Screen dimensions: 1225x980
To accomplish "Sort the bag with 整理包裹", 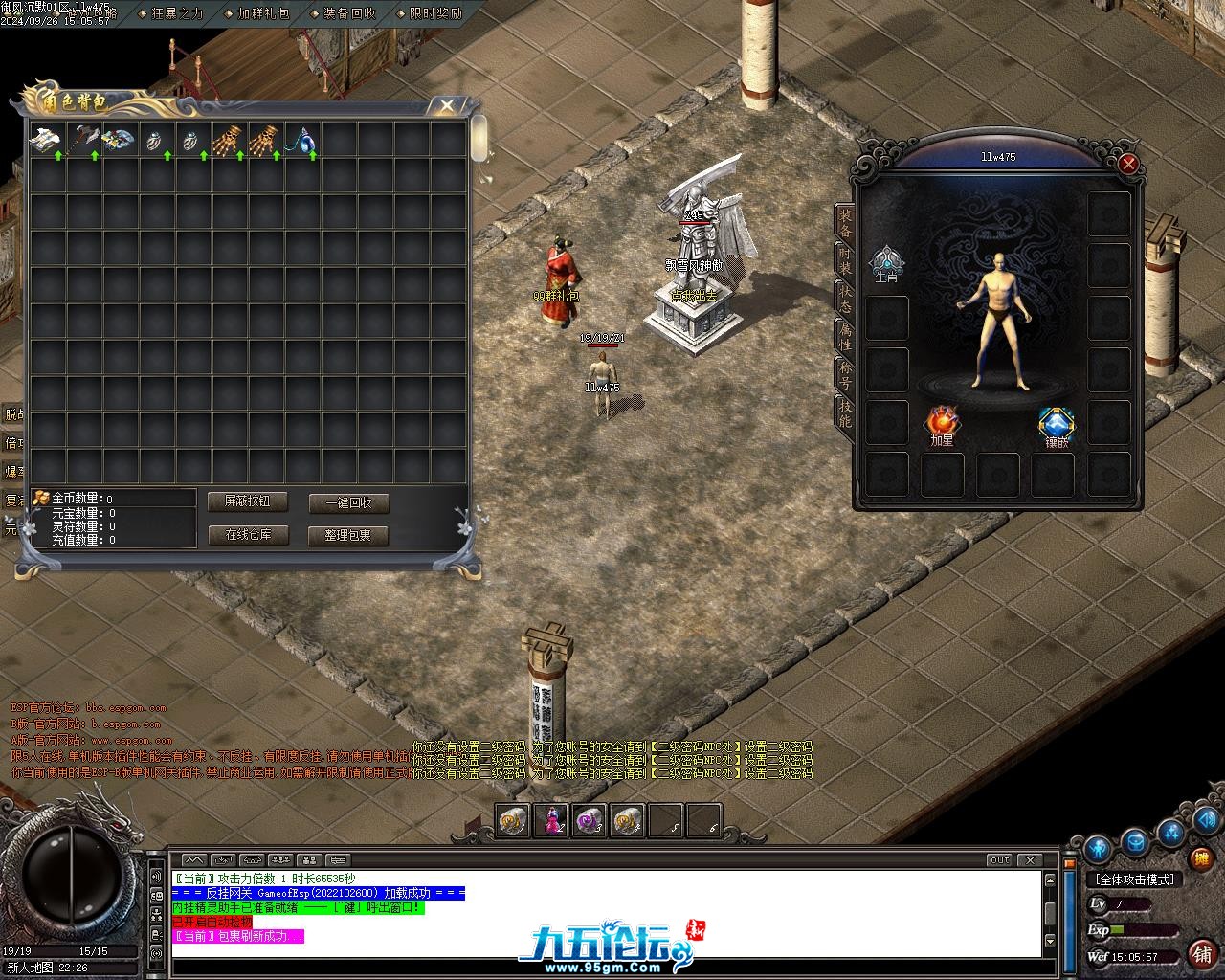I will pos(348,536).
